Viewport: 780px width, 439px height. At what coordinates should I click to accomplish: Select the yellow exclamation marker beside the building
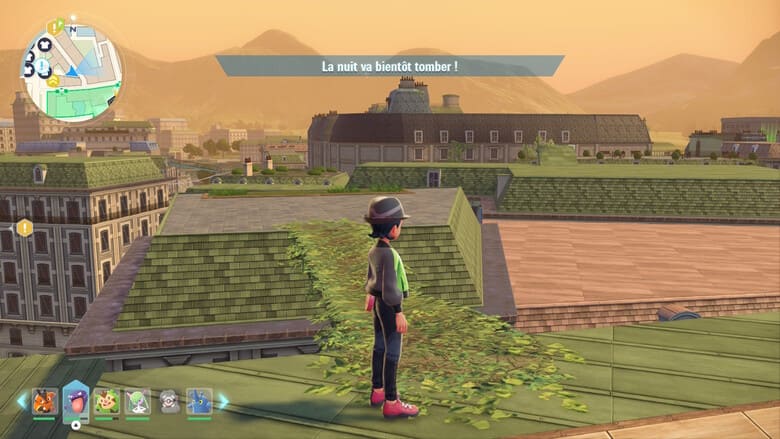tap(24, 228)
